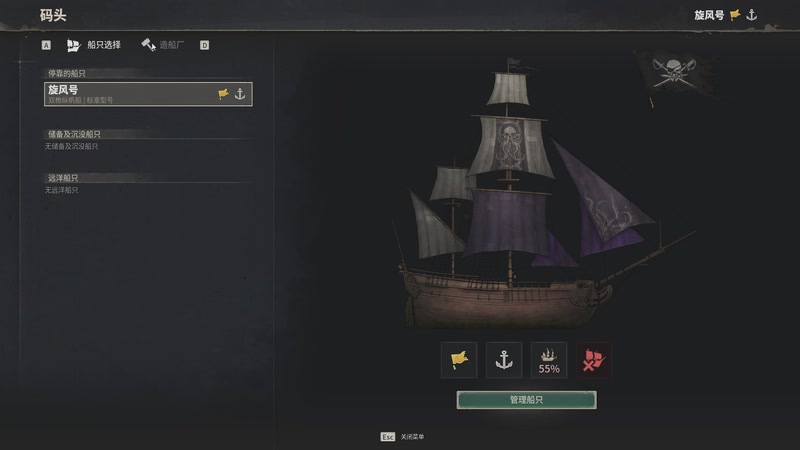Click the red broken ship icon
Image resolution: width=800 pixels, height=450 pixels.
click(x=594, y=360)
